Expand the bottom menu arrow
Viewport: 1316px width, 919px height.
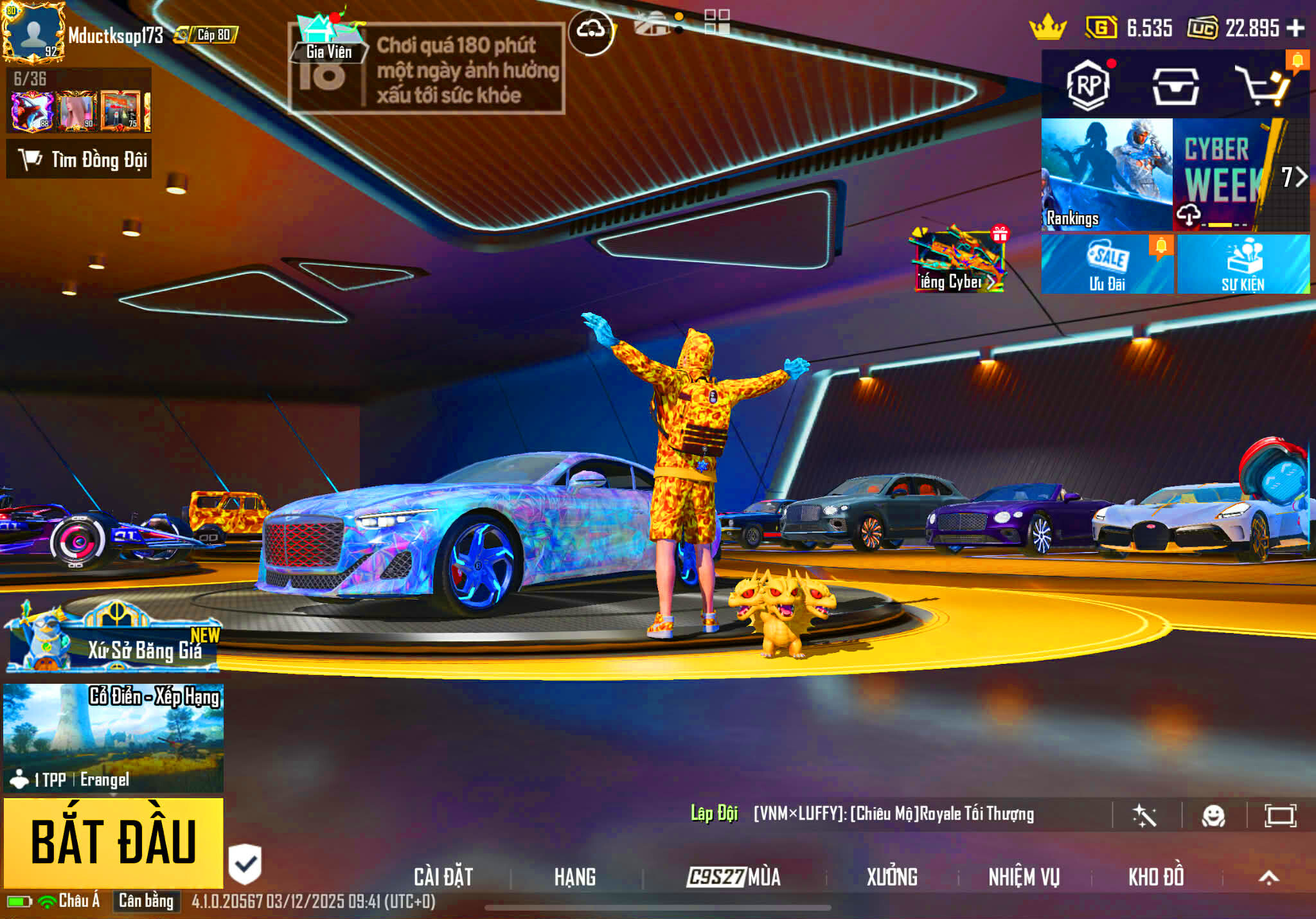coord(1268,877)
